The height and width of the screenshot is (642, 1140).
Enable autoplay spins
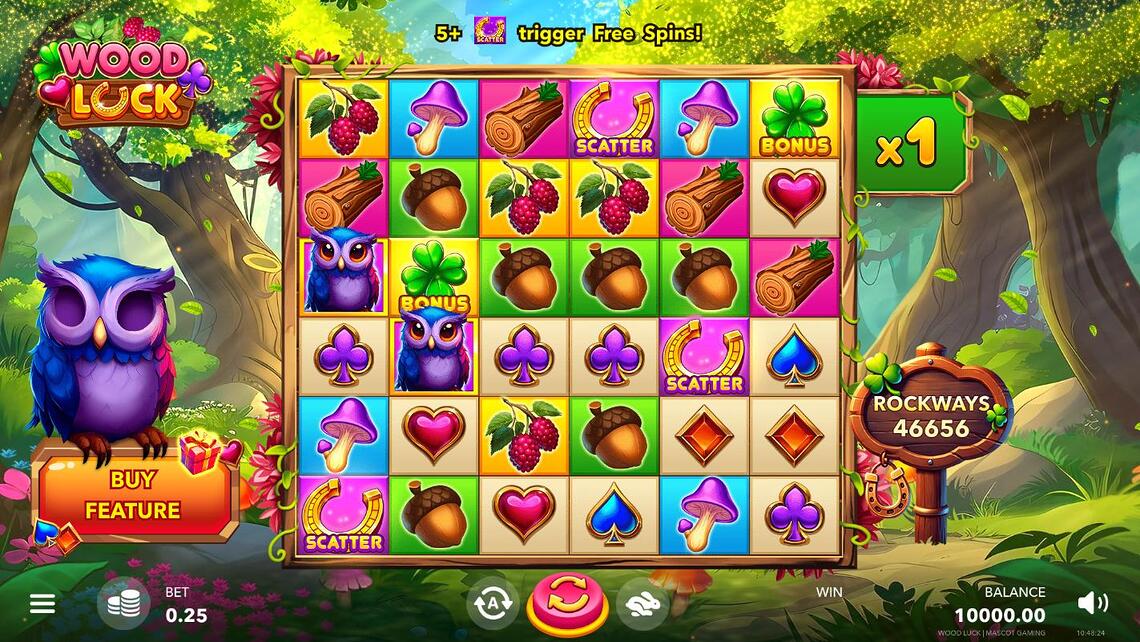click(x=492, y=603)
